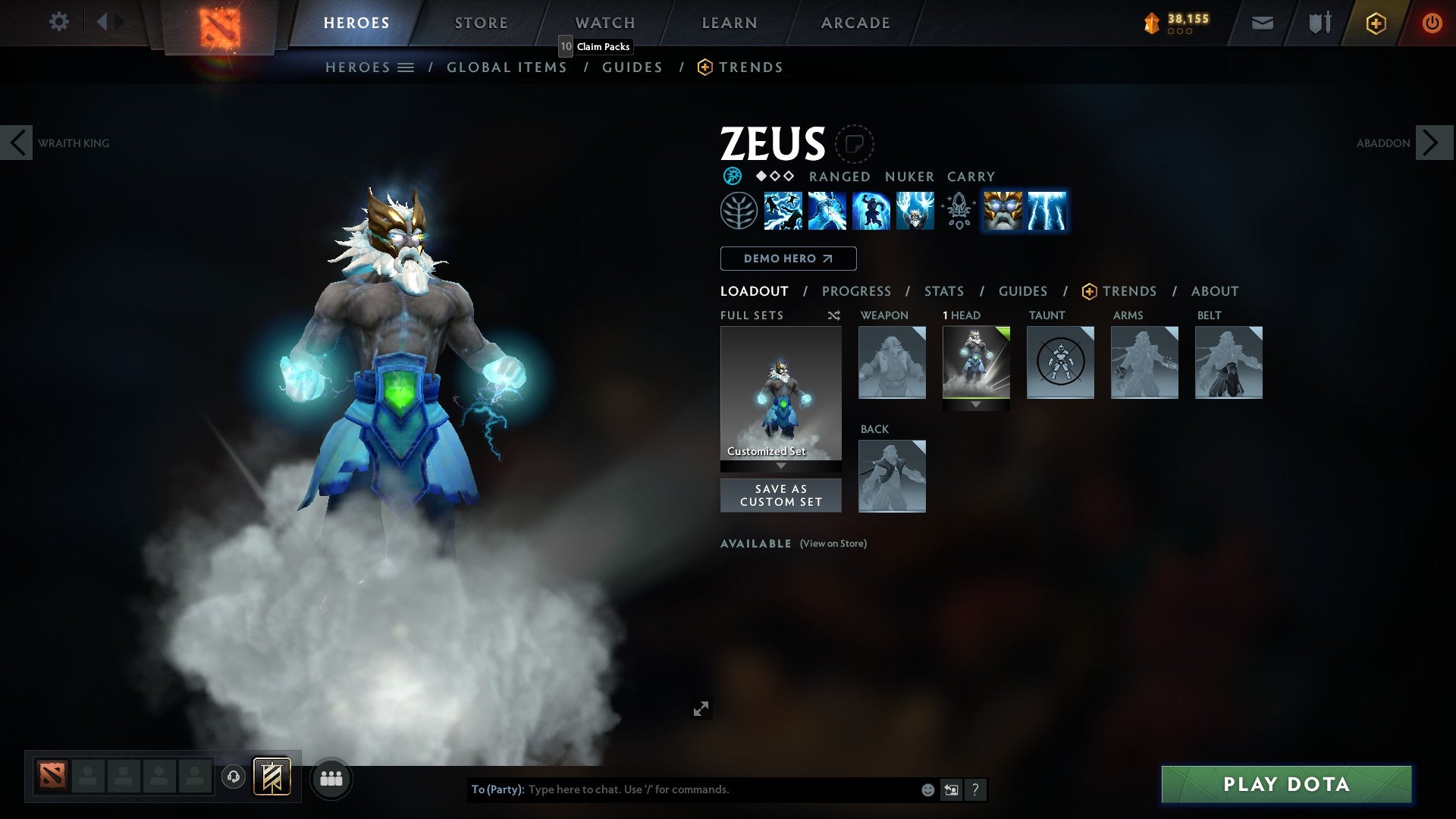The image size is (1456, 819).
Task: Open the WATCH menu
Action: (x=604, y=22)
